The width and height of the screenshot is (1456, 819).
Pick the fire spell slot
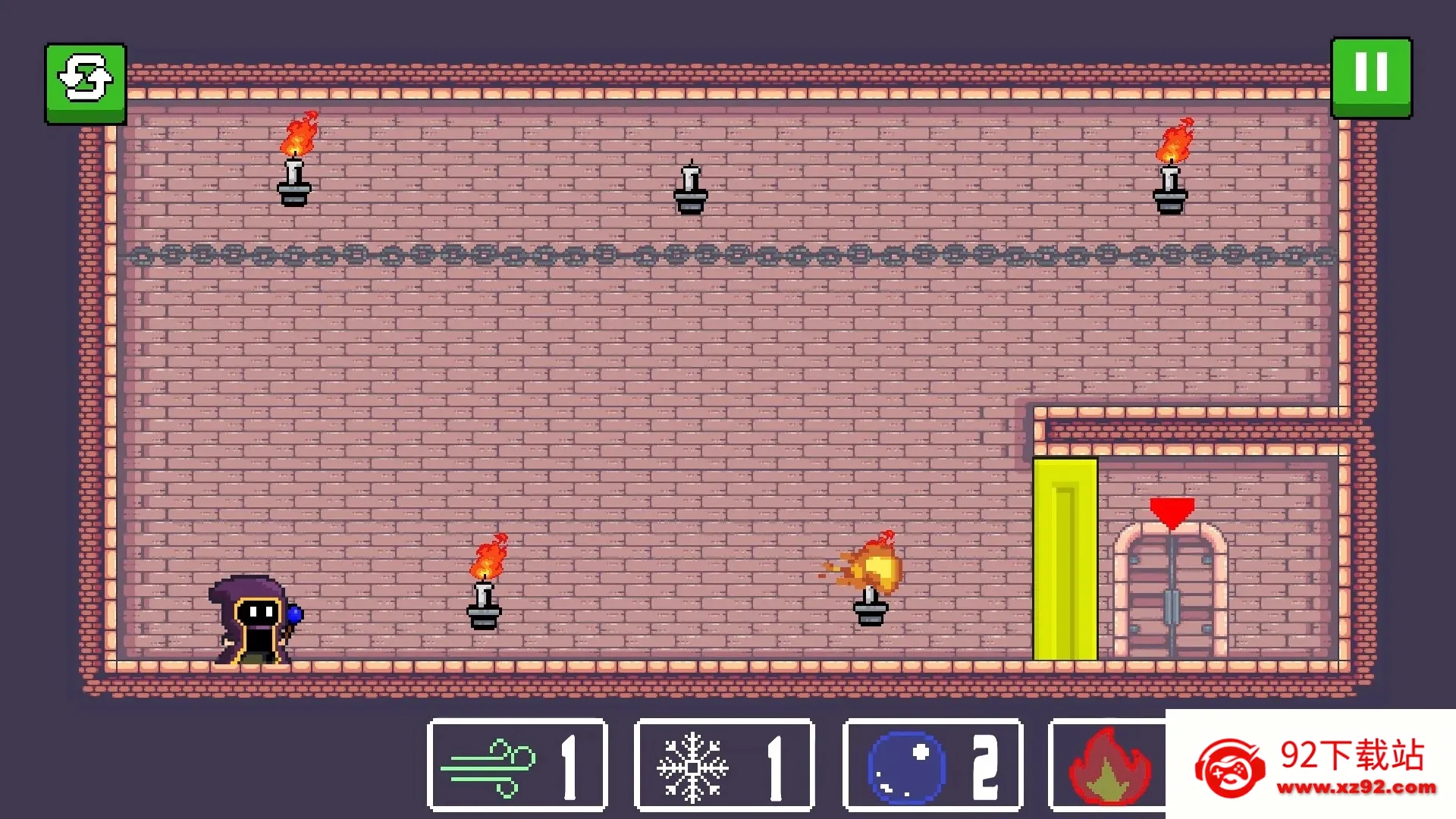(1108, 766)
